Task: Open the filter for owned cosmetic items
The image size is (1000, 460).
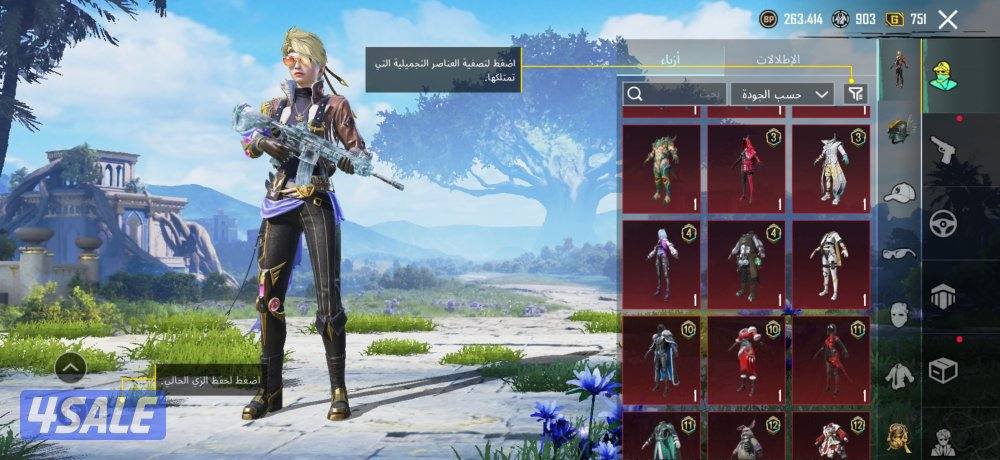Action: tap(855, 94)
